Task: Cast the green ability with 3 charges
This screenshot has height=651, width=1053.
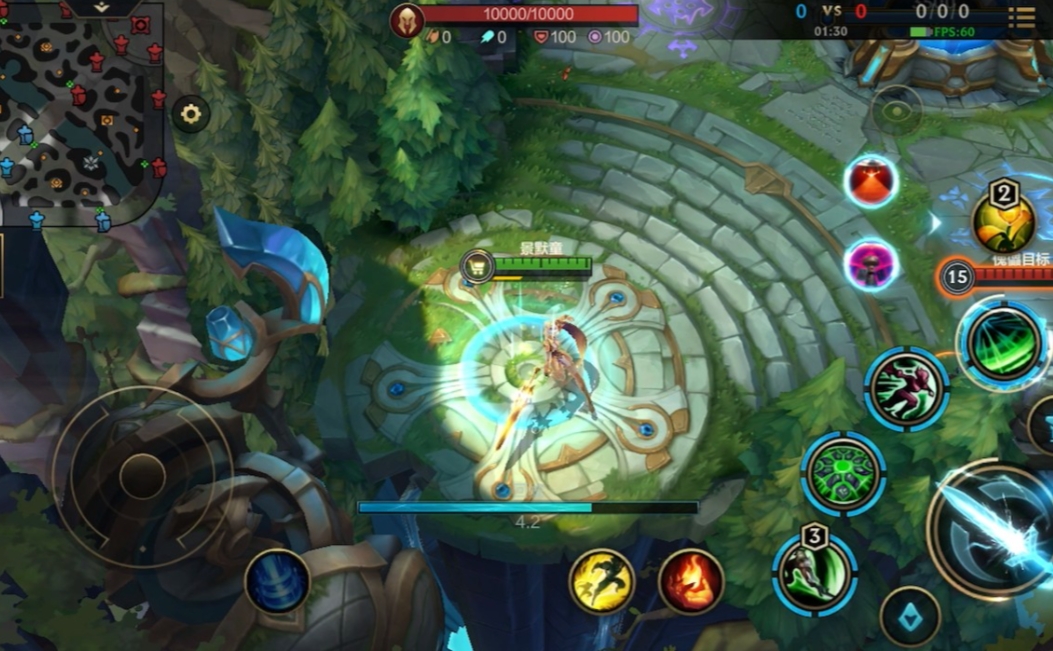Action: pyautogui.click(x=814, y=573)
